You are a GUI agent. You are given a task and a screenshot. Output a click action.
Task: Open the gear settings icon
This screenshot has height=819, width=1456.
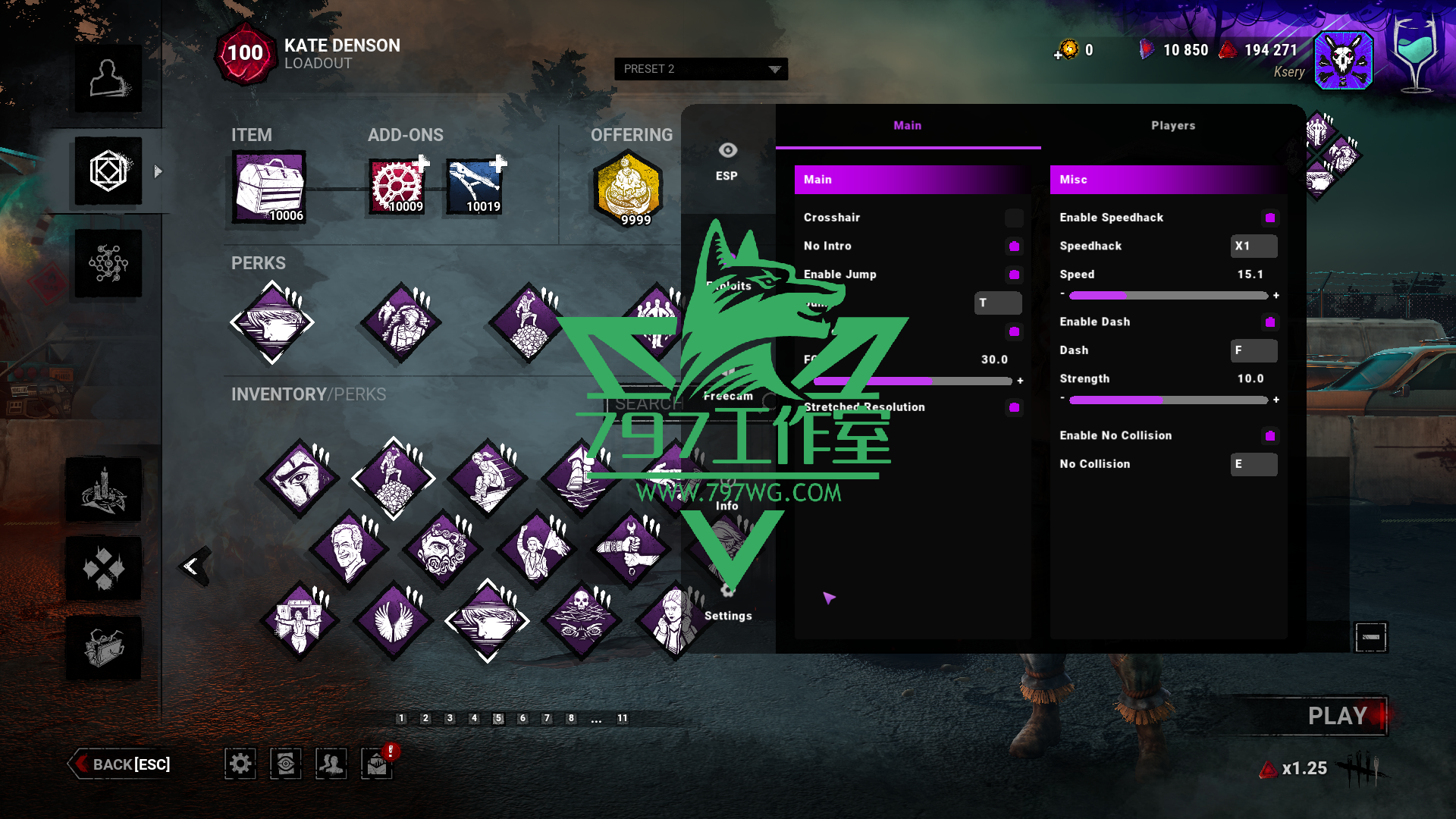coord(240,764)
